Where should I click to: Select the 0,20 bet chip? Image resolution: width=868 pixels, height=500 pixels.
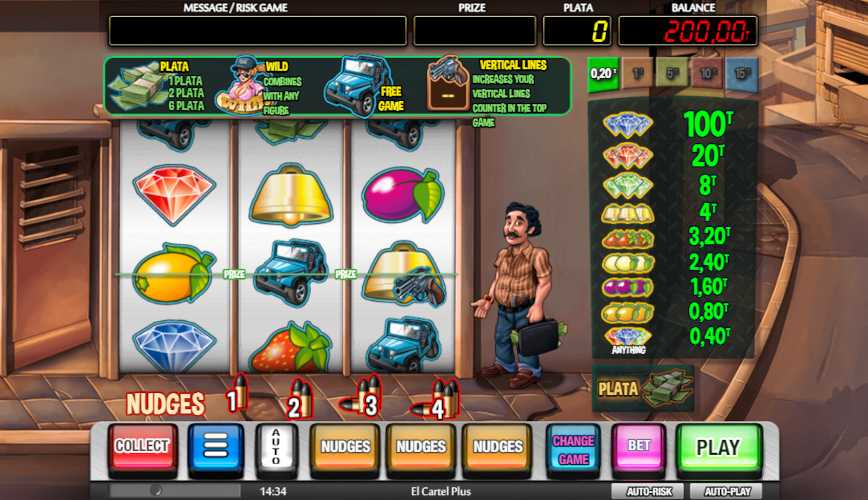click(x=602, y=73)
